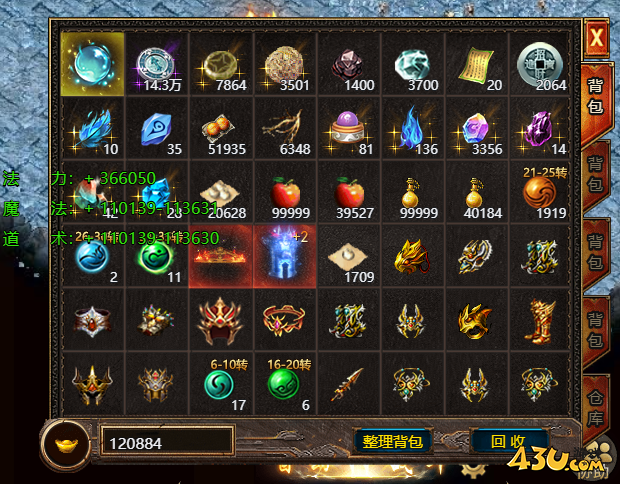Screen dimensions: 620x484
Task: Pick the purple gem with count 14
Action: (541, 128)
